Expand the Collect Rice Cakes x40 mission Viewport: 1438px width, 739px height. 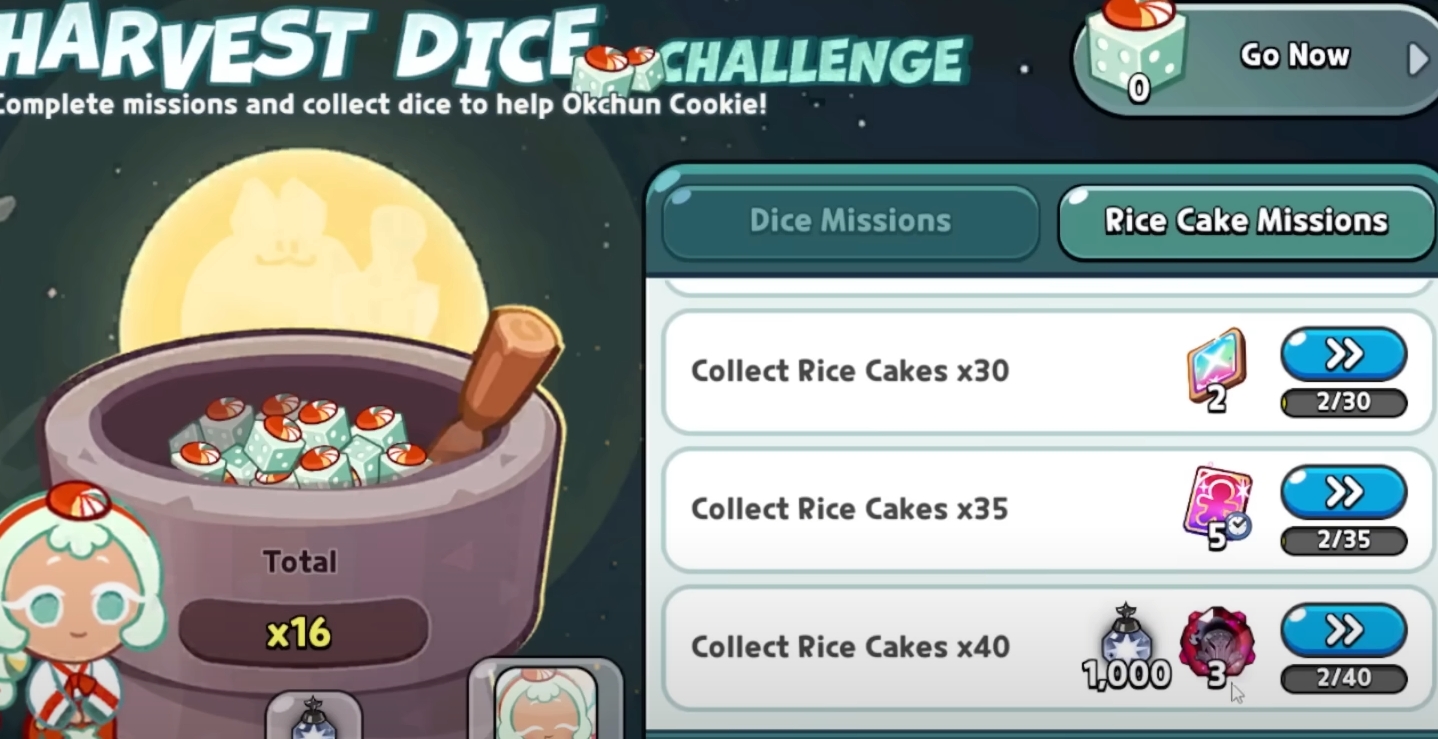pyautogui.click(x=1344, y=629)
